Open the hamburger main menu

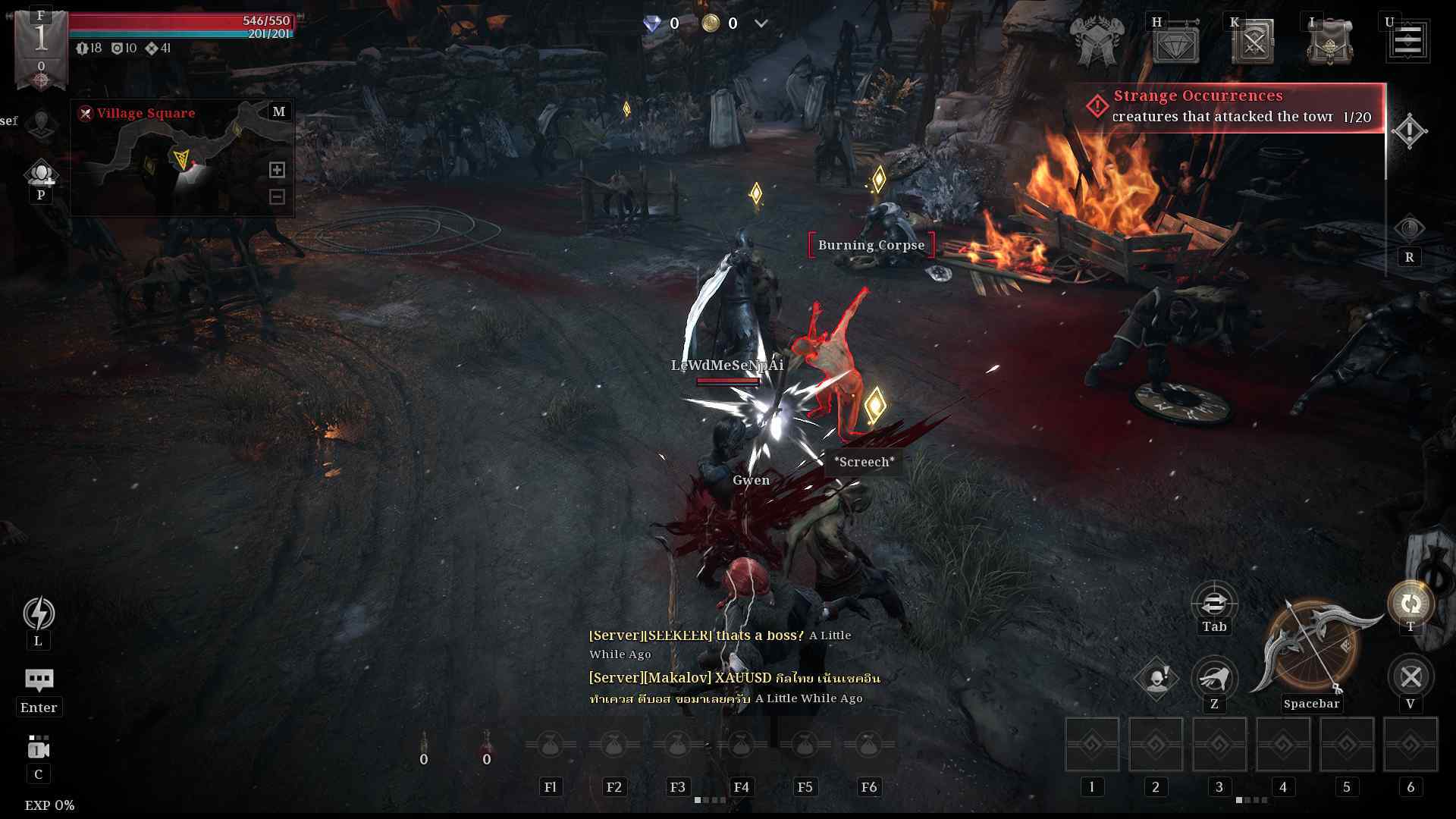(x=1407, y=42)
